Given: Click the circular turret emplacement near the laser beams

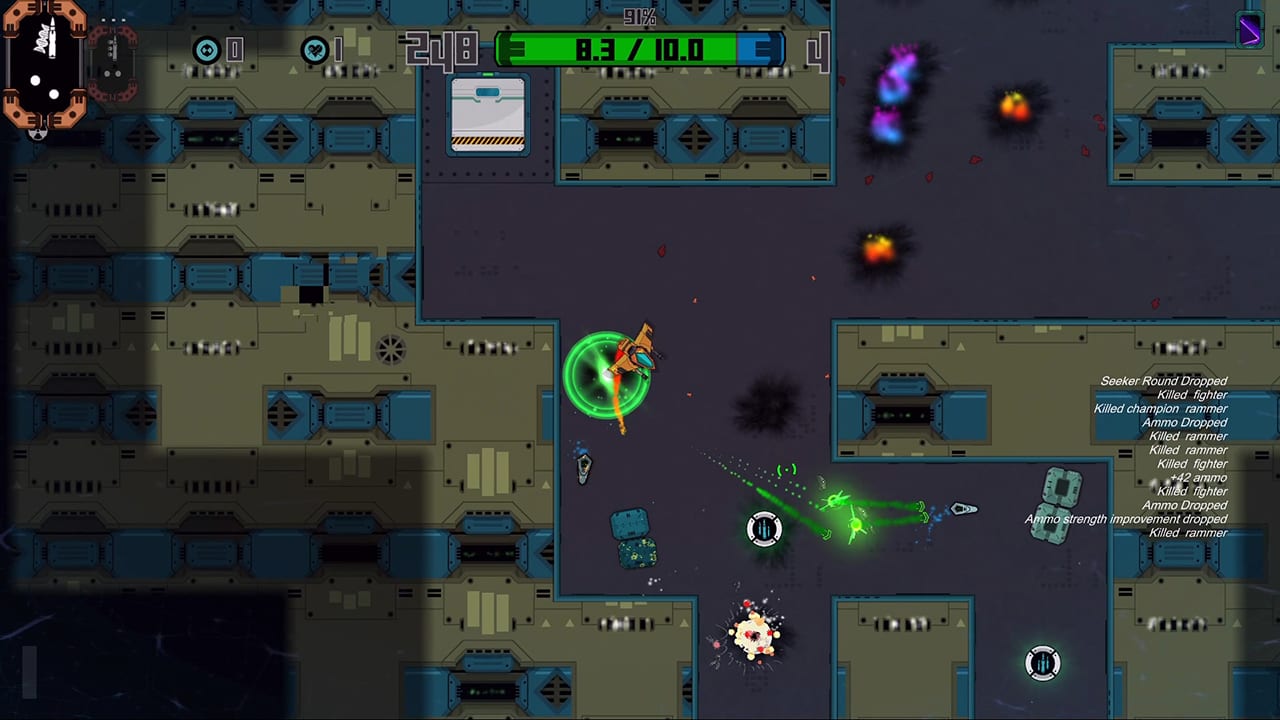Looking at the screenshot, I should point(764,528).
